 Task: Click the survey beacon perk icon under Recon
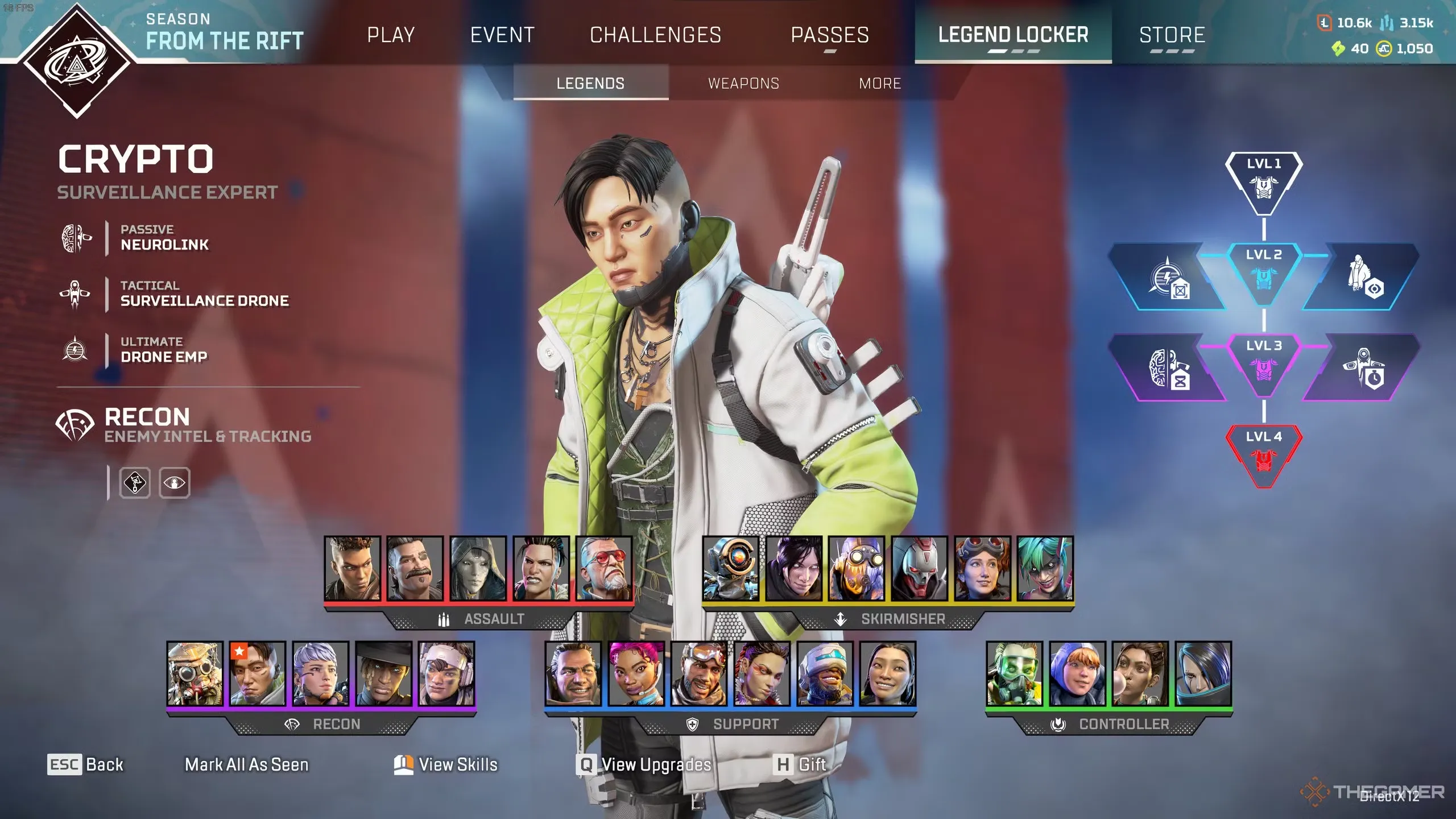pos(135,483)
